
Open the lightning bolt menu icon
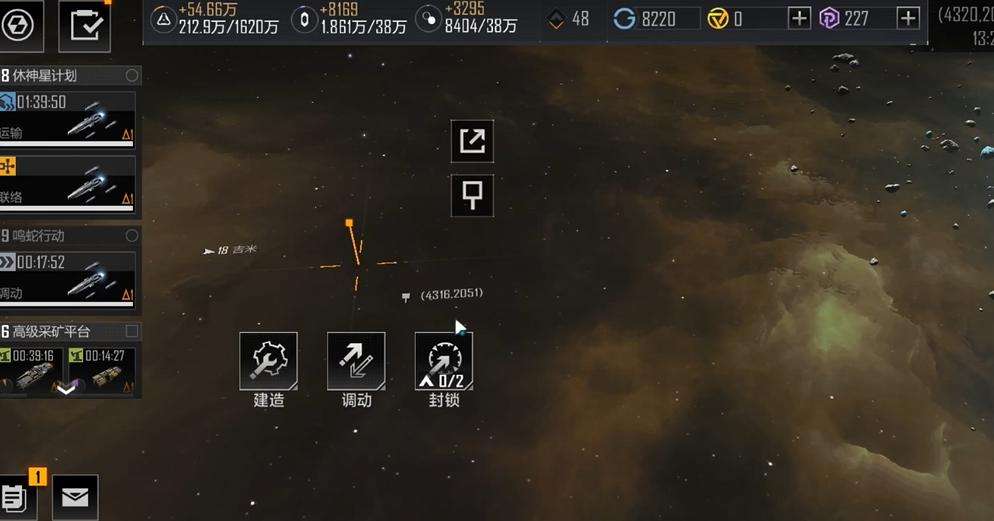[x=20, y=24]
